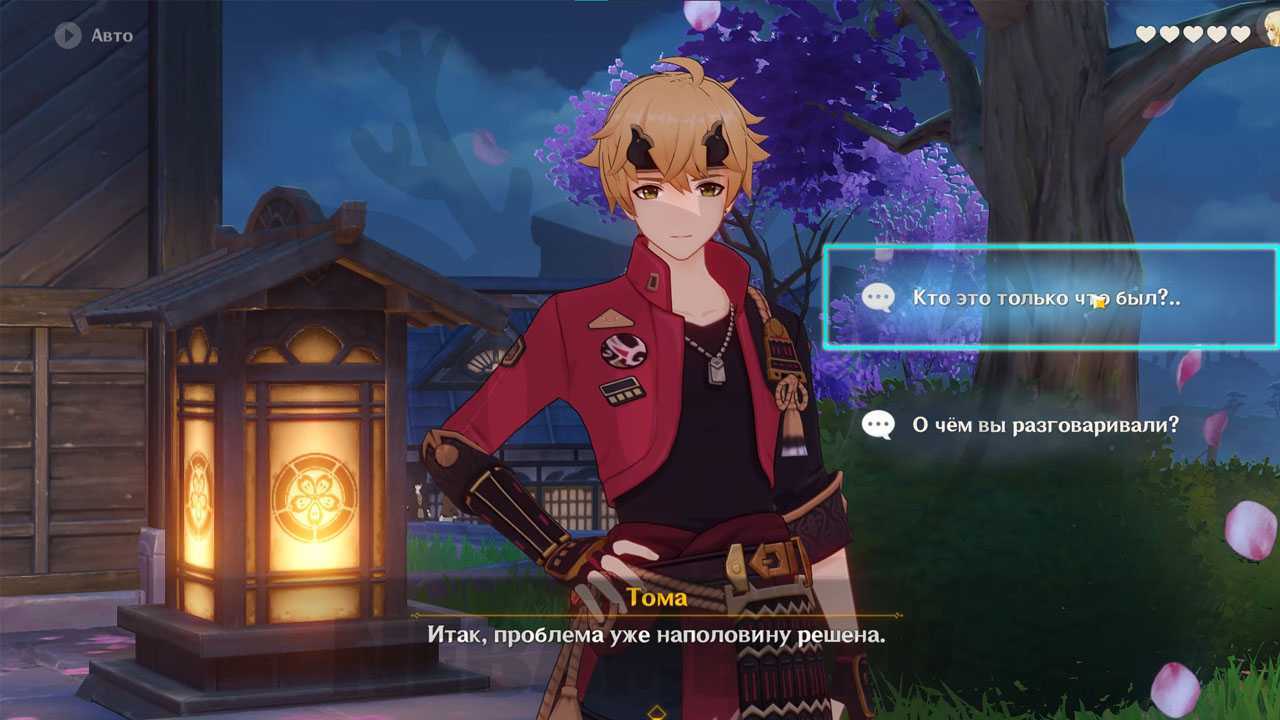The width and height of the screenshot is (1280, 720).
Task: Choose reply "Кто это только что был?.."
Action: 1045,298
